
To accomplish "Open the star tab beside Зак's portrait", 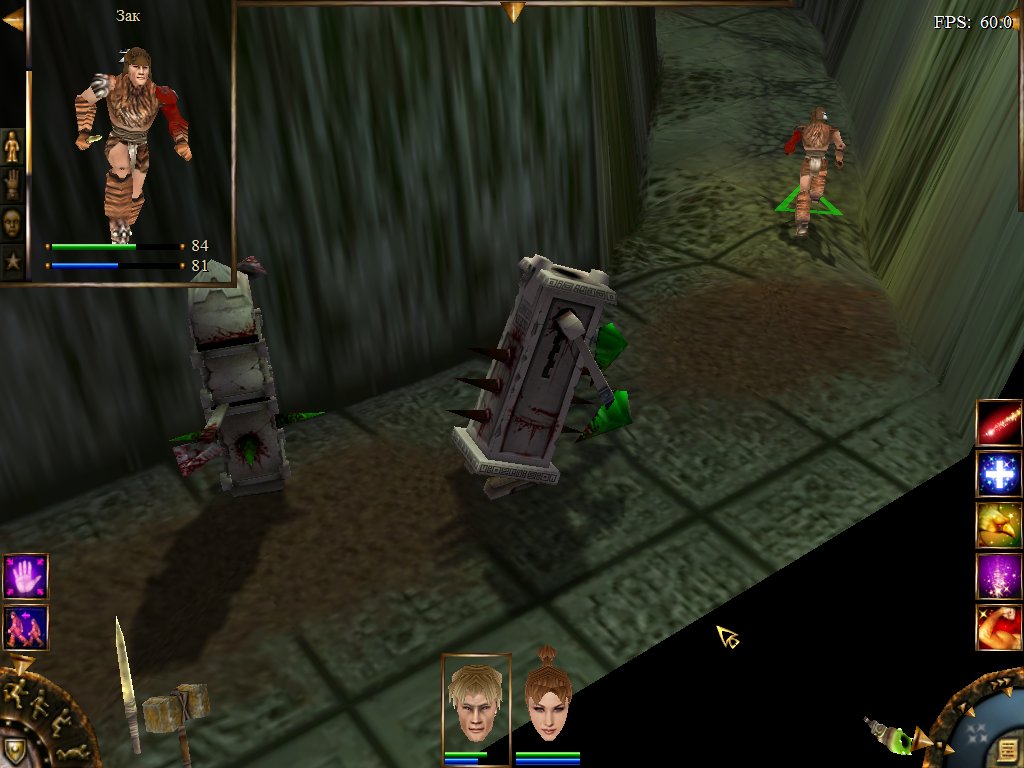I will (12, 260).
